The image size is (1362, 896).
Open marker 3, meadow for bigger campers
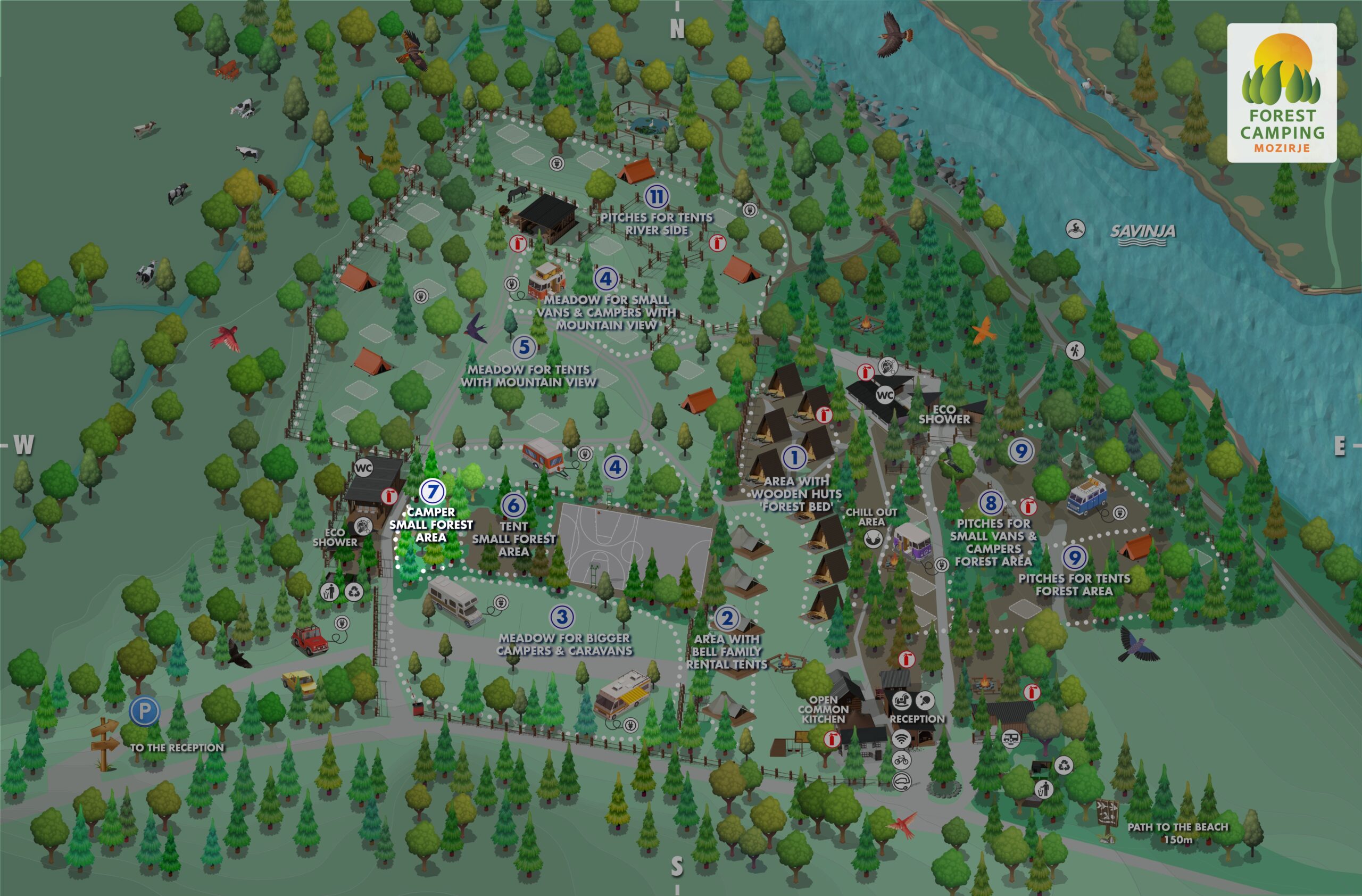click(x=562, y=617)
